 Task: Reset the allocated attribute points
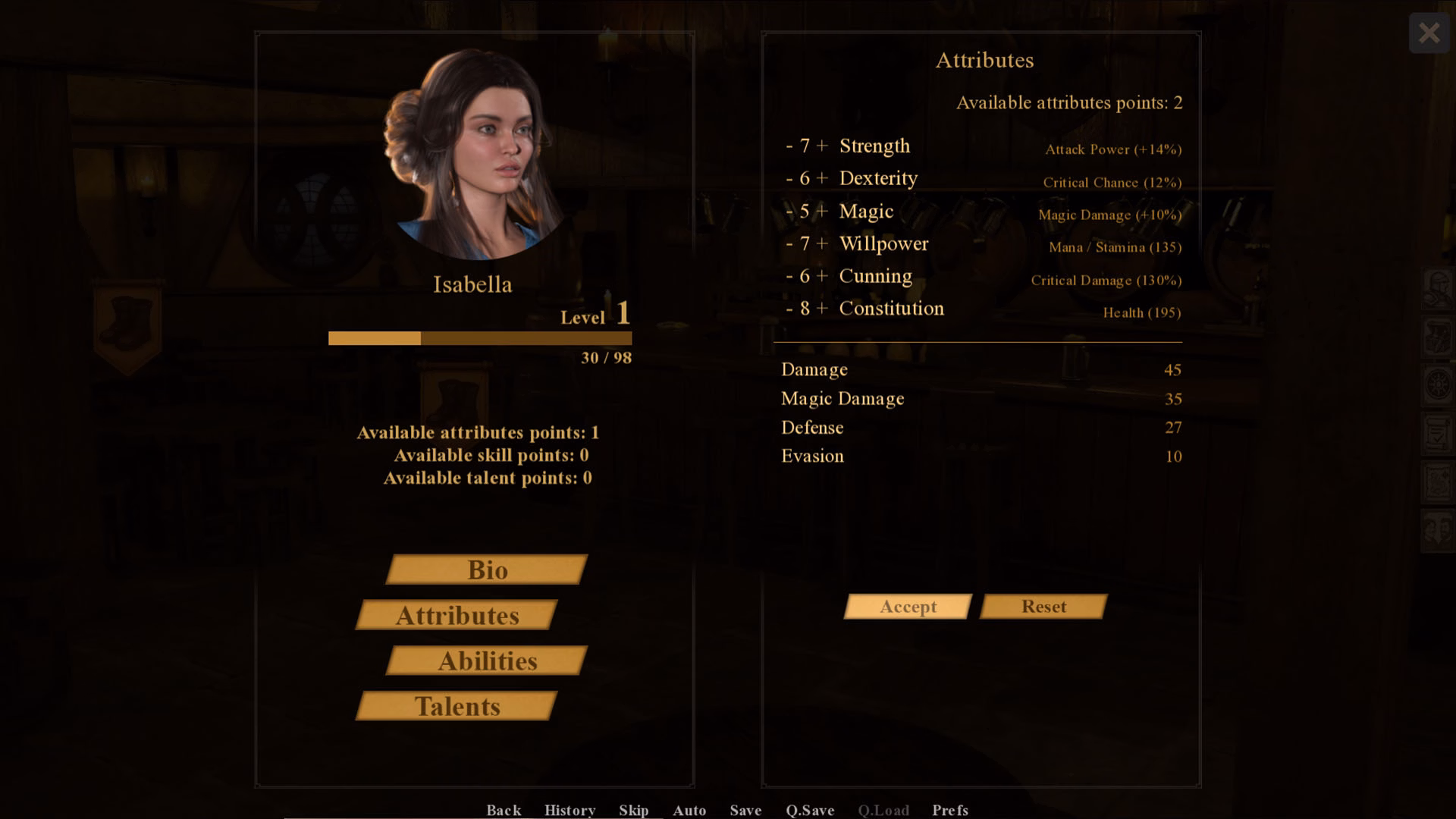(1043, 607)
